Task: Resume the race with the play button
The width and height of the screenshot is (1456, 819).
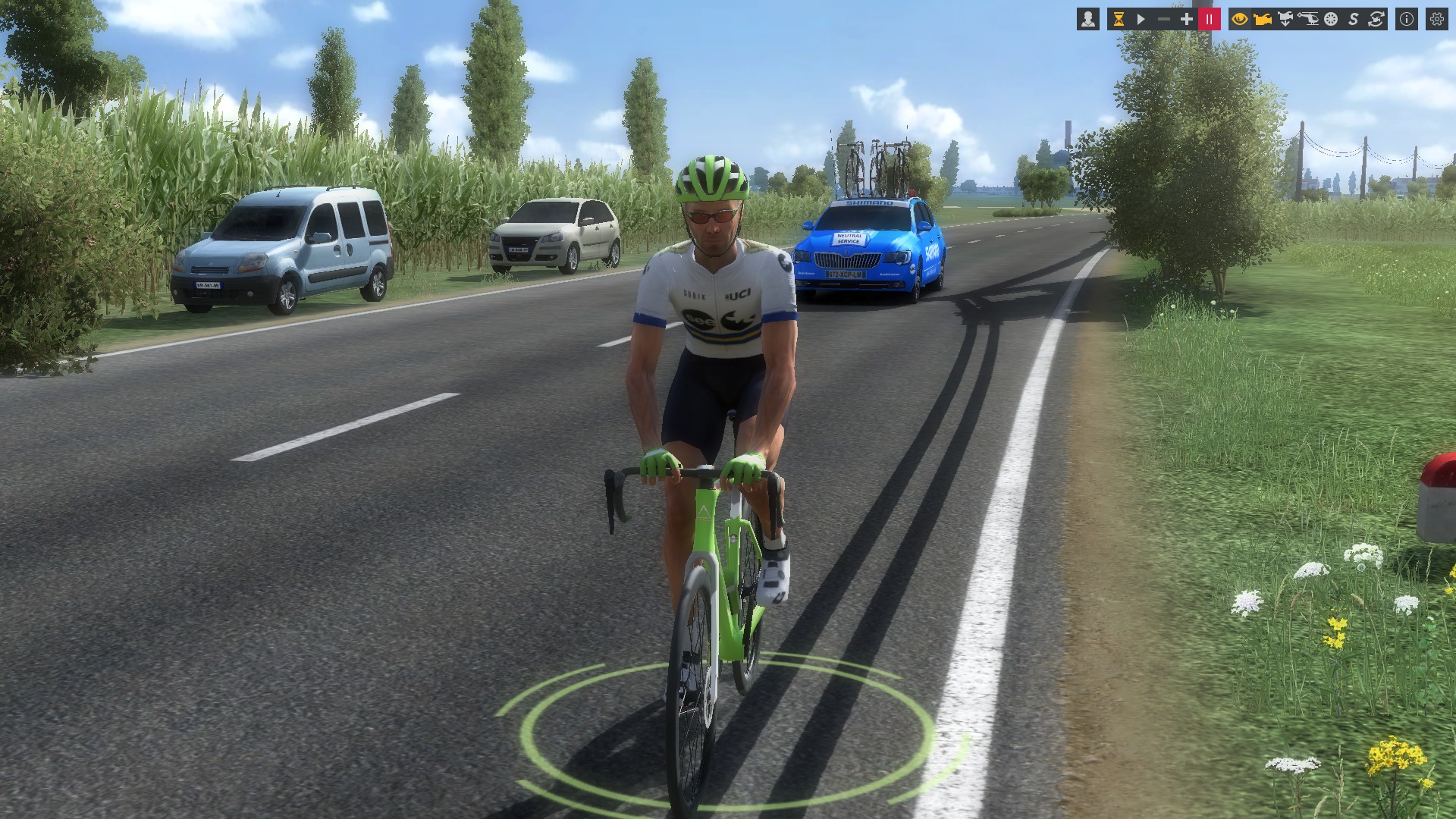Action: [x=1141, y=20]
